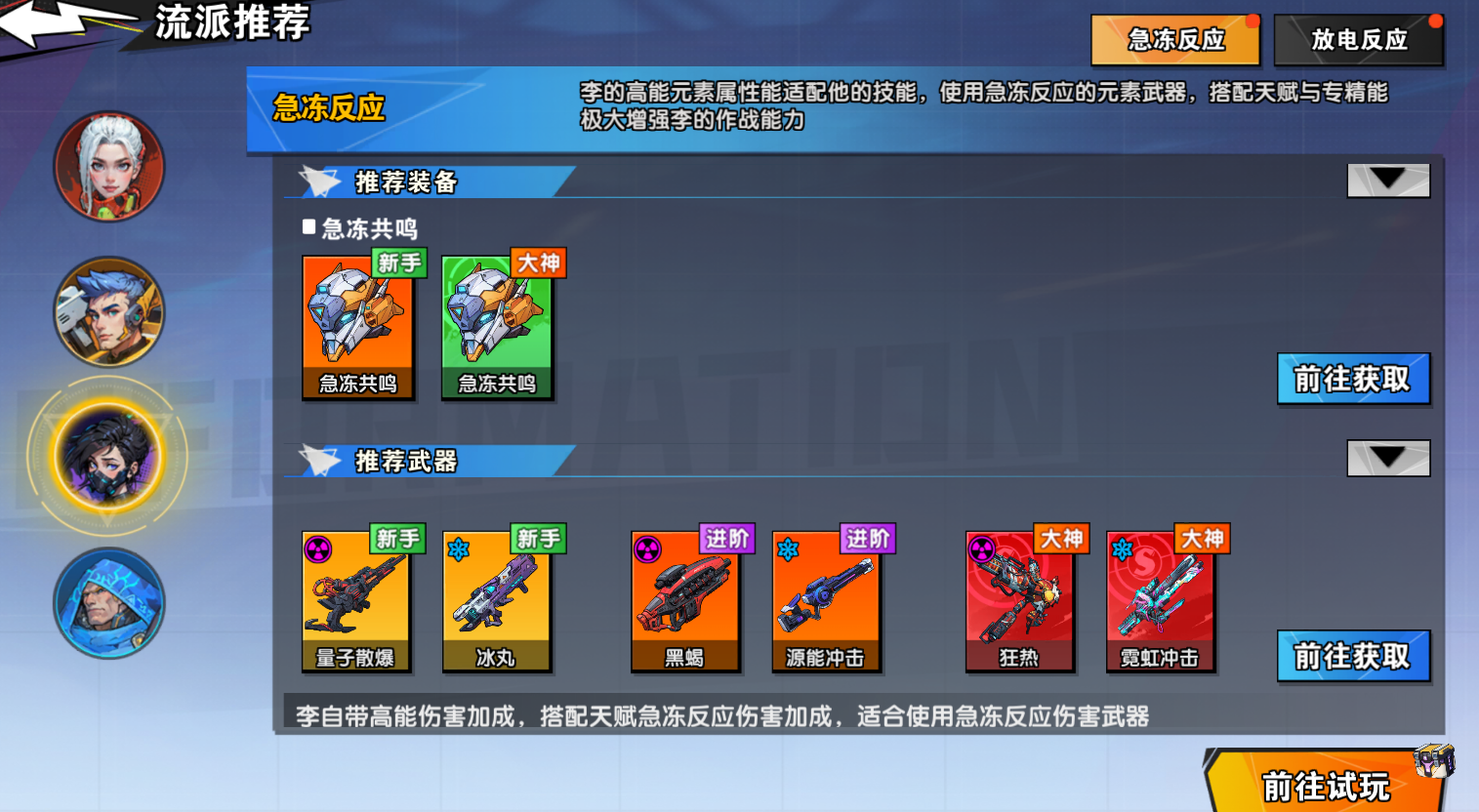
Task: Toggle the 进阶 tier badge on 黑蝎
Action: (727, 539)
